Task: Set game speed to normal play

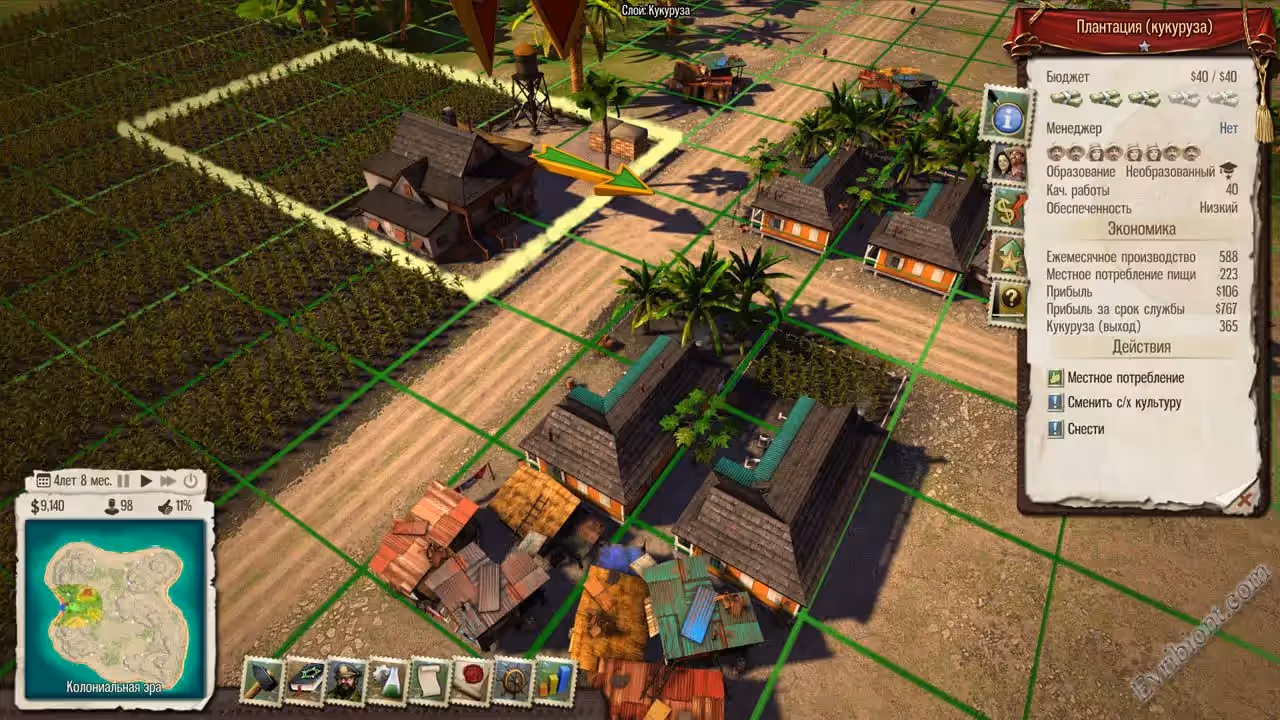Action: pos(146,481)
